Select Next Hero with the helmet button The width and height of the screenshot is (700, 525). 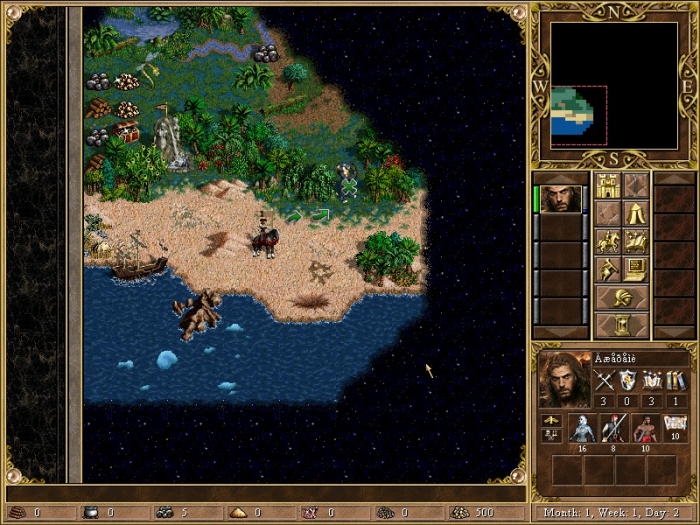(621, 298)
